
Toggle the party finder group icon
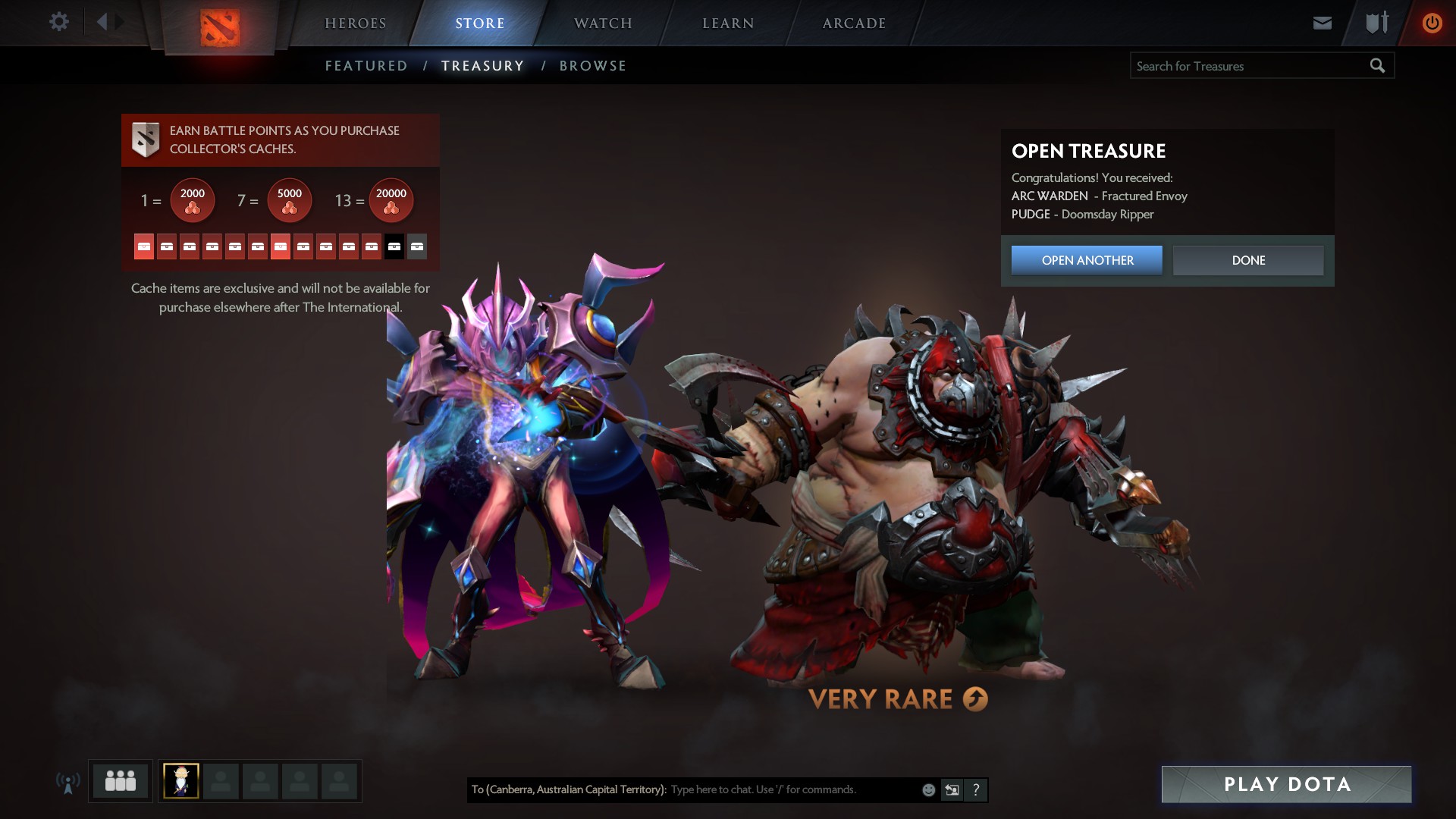119,780
